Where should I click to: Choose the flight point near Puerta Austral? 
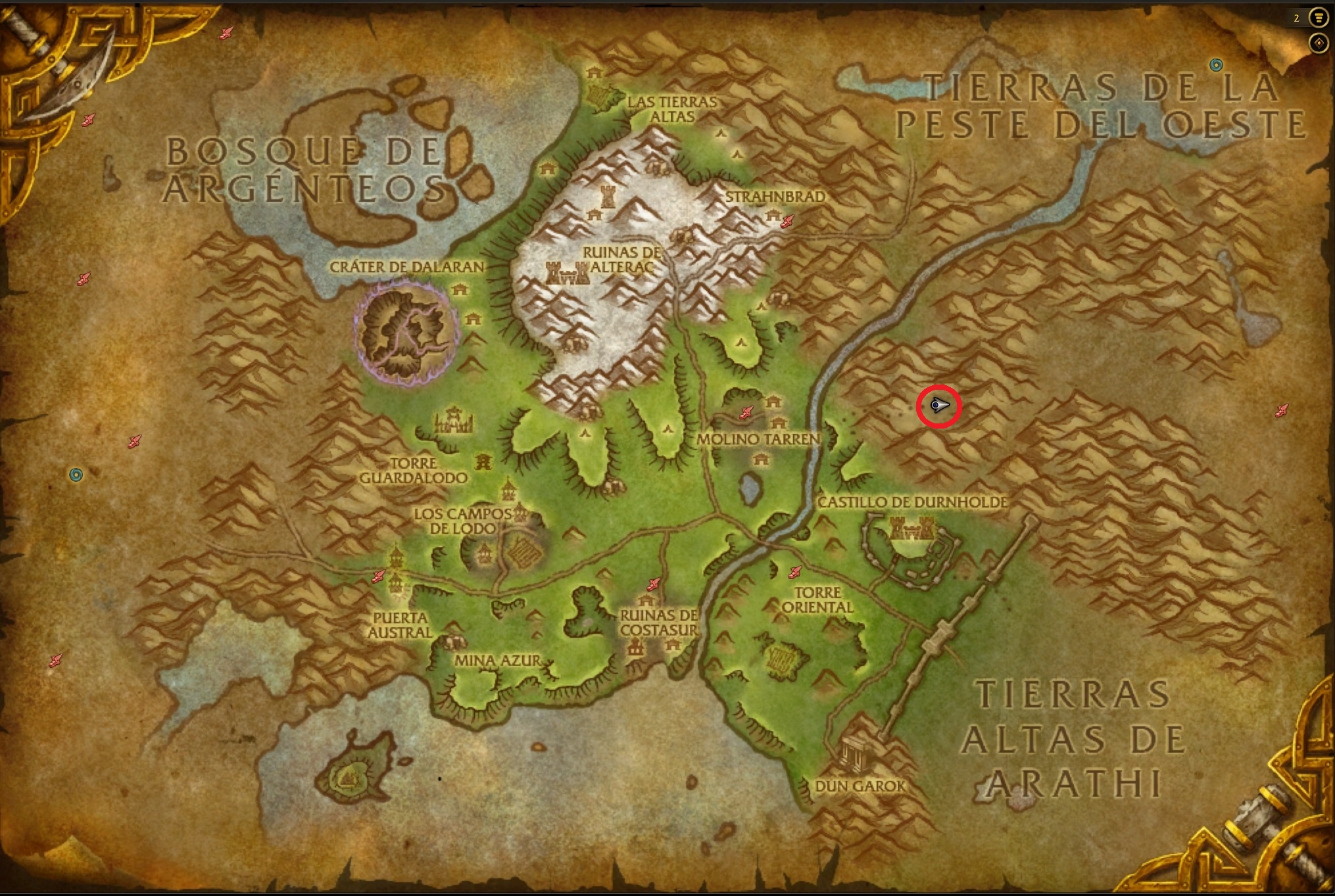[x=377, y=577]
